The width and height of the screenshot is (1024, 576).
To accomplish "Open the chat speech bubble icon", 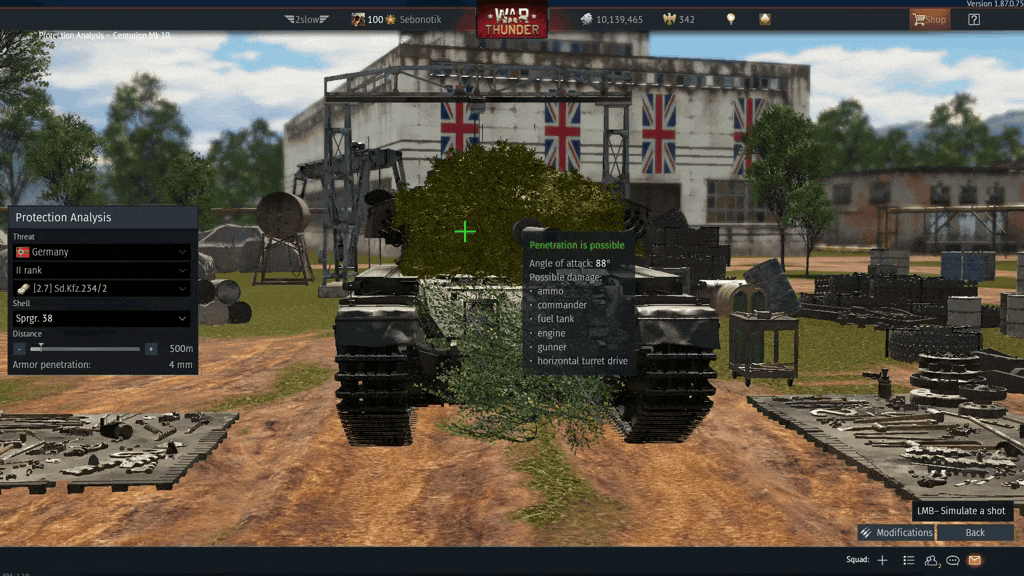I will [x=953, y=560].
